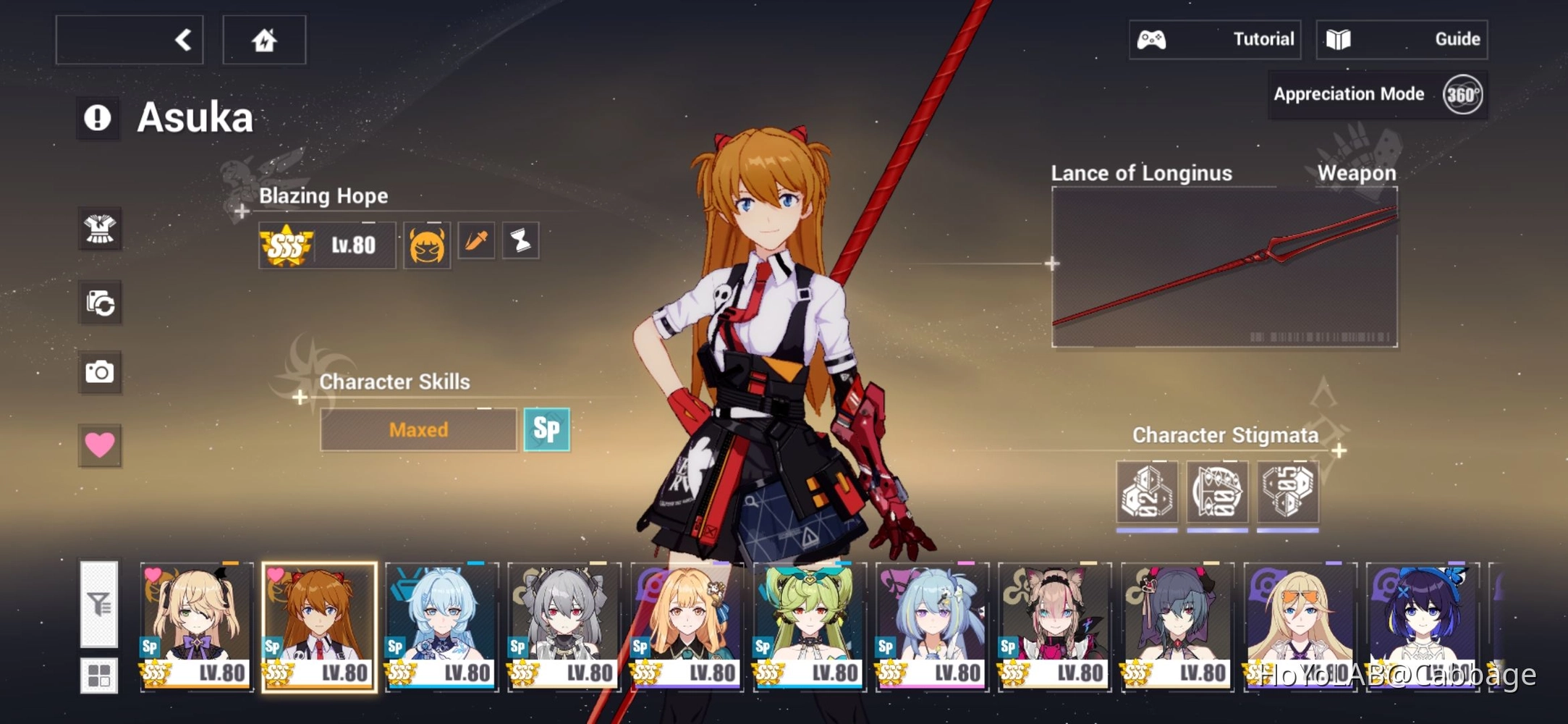Expand the Blazing Hope details section
This screenshot has height=724, width=1568.
click(241, 211)
